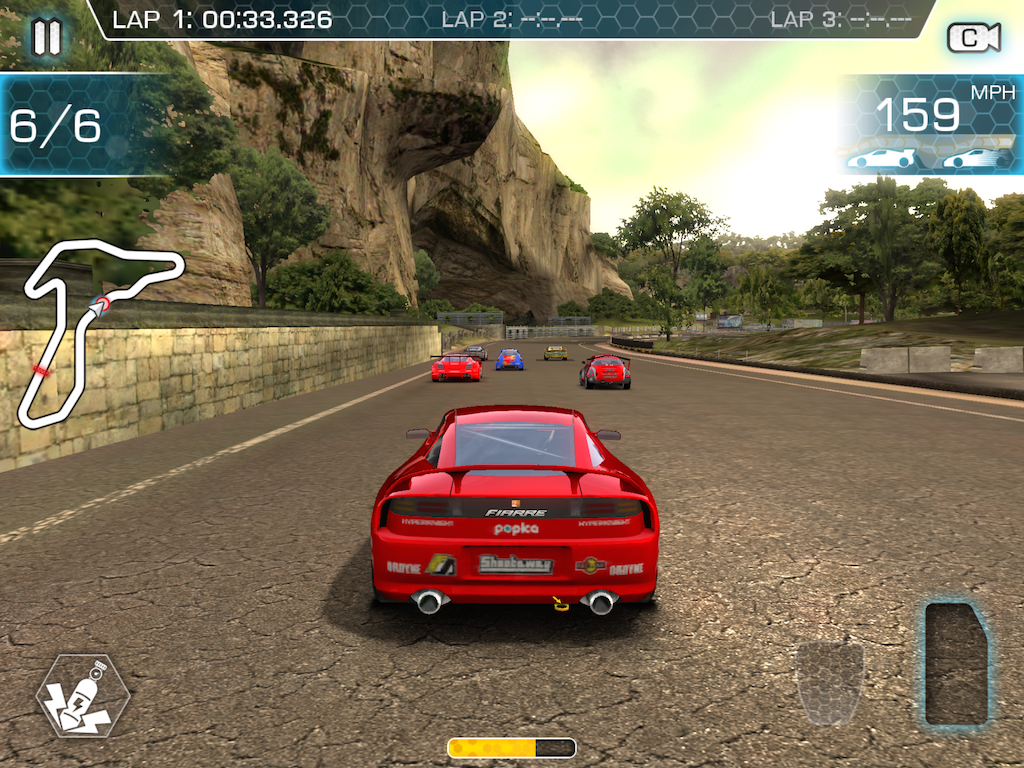The image size is (1024, 768).
Task: Tap the brake pedal
Action: 829,683
